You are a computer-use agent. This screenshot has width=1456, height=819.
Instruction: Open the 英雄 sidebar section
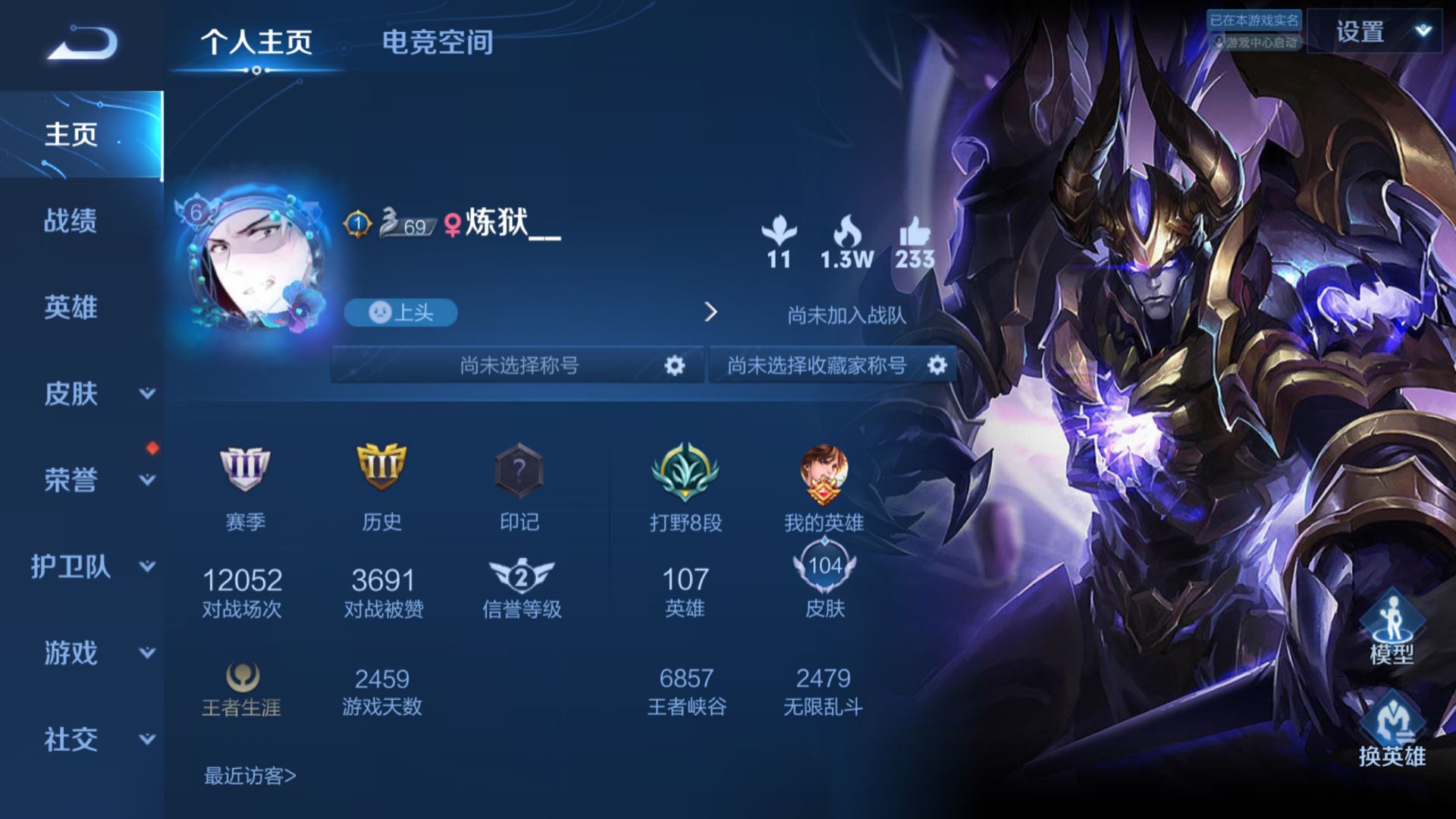[71, 307]
